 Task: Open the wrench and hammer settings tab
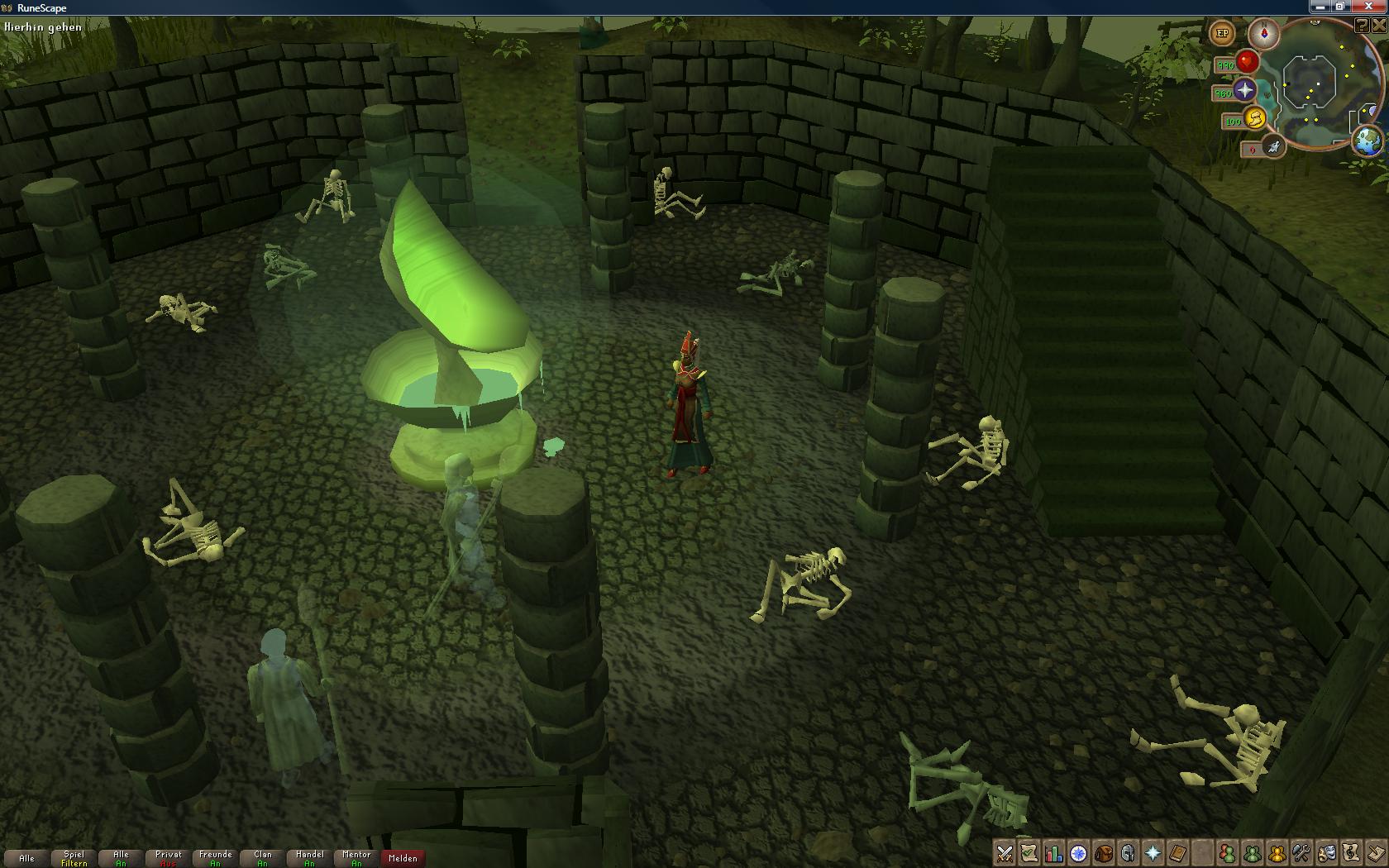tap(1301, 853)
